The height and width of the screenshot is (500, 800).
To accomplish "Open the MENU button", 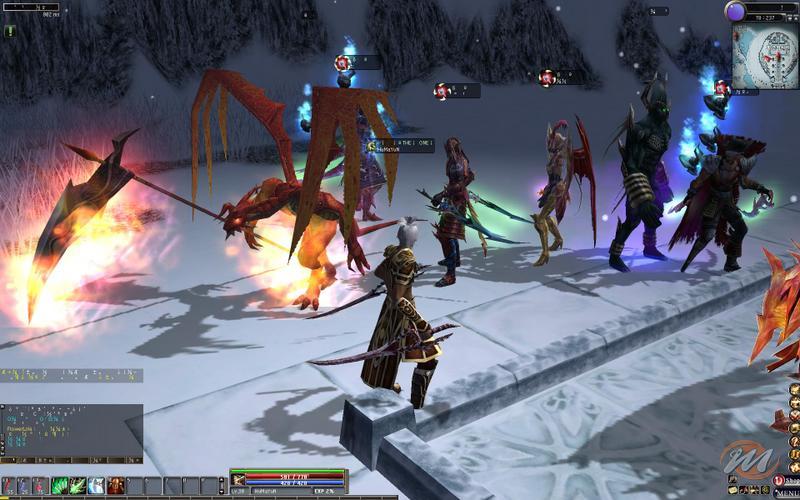I will tap(785, 493).
